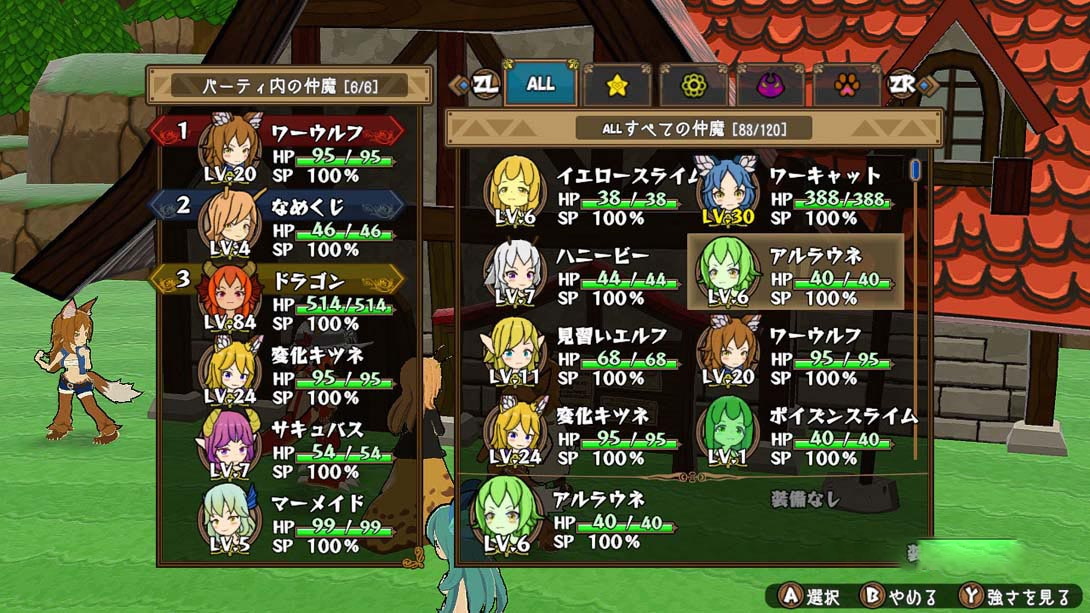The height and width of the screenshot is (613, 1090).
Task: Choose the ポイズンスライム entry
Action: point(797,435)
